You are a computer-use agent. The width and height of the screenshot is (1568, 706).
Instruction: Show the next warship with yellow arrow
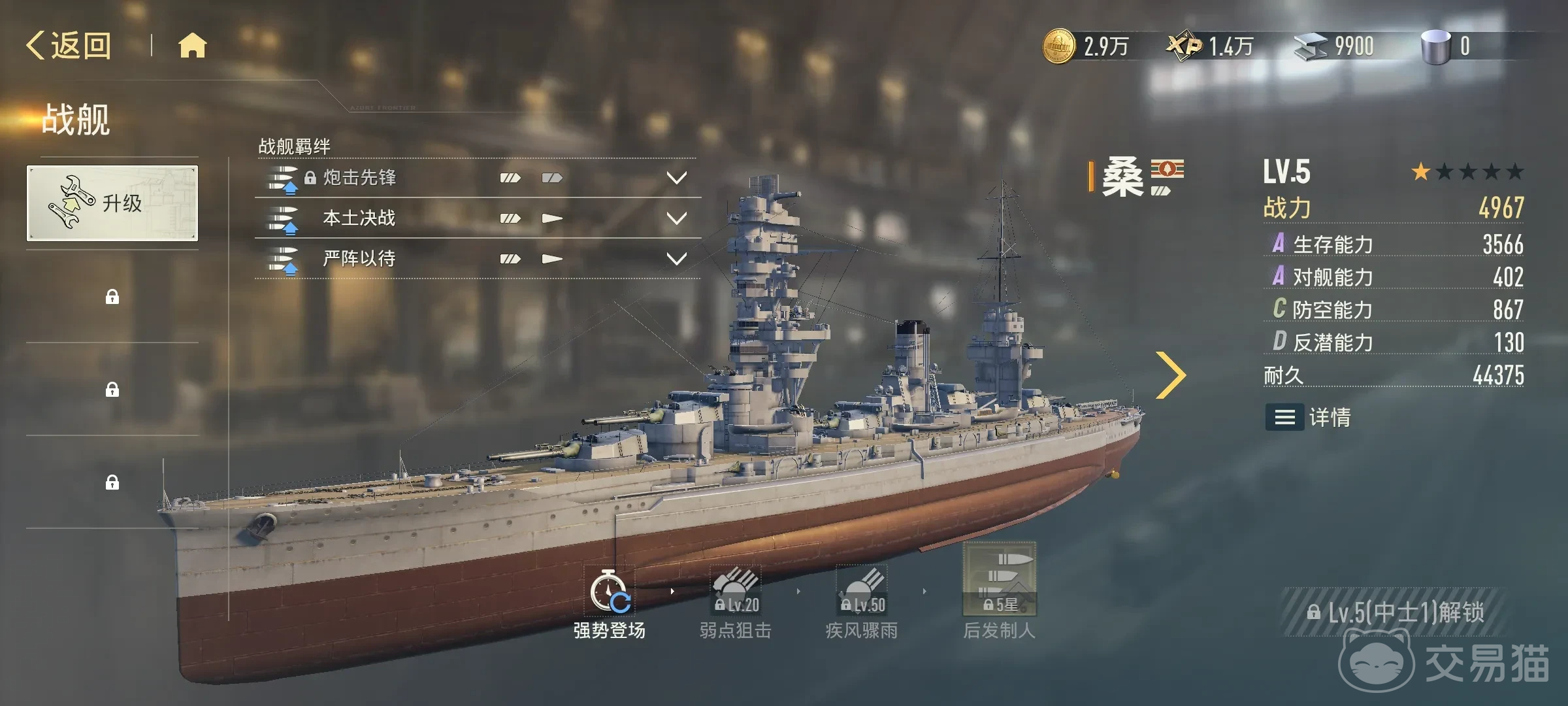[x=1170, y=375]
